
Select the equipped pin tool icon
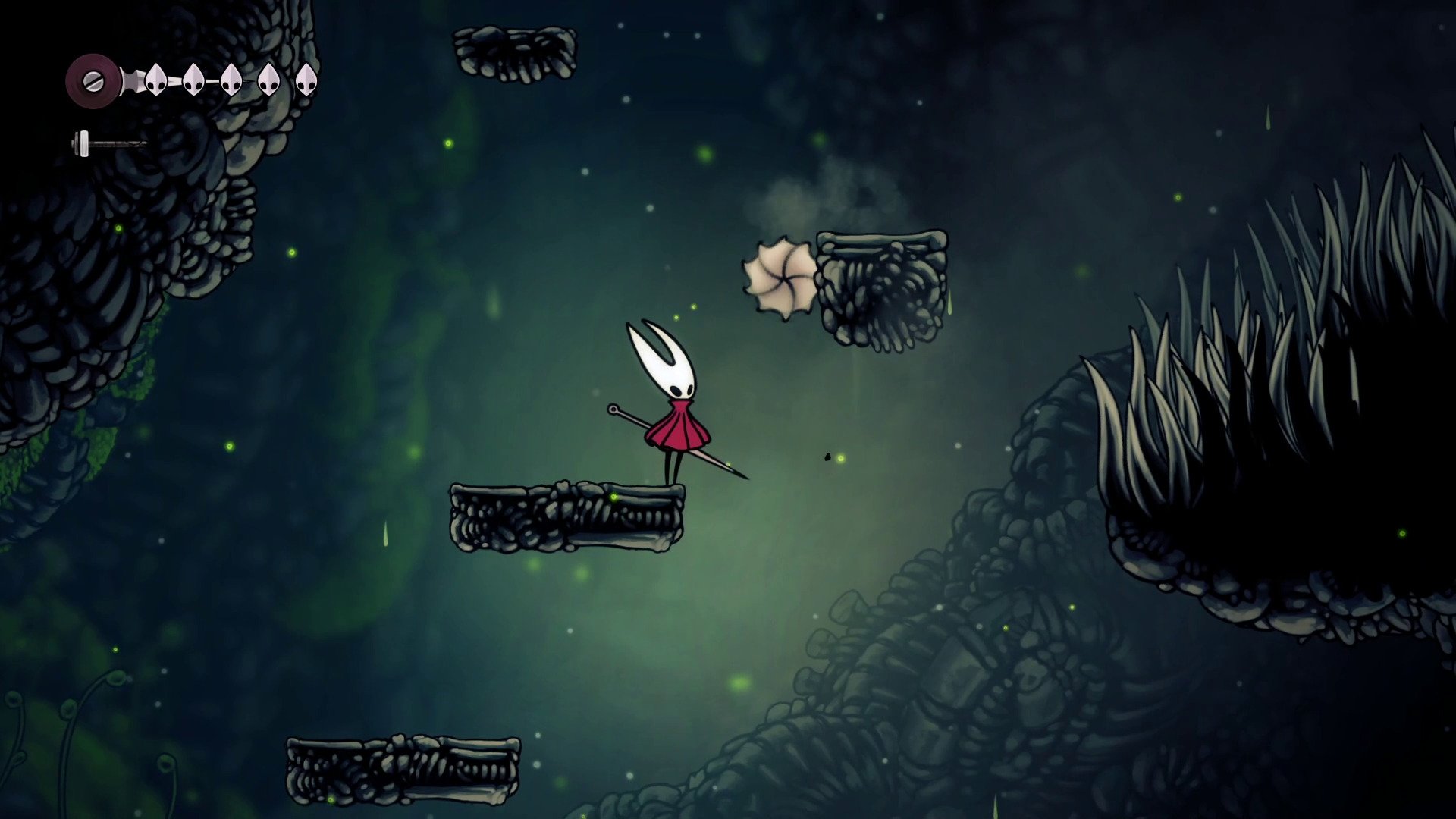coord(108,143)
